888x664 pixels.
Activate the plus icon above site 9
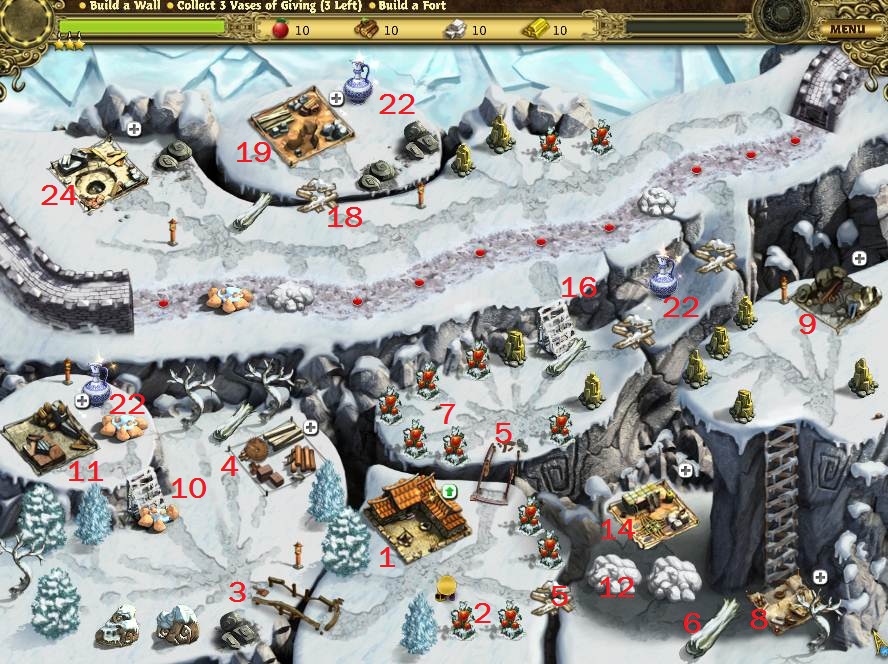pyautogui.click(x=858, y=258)
